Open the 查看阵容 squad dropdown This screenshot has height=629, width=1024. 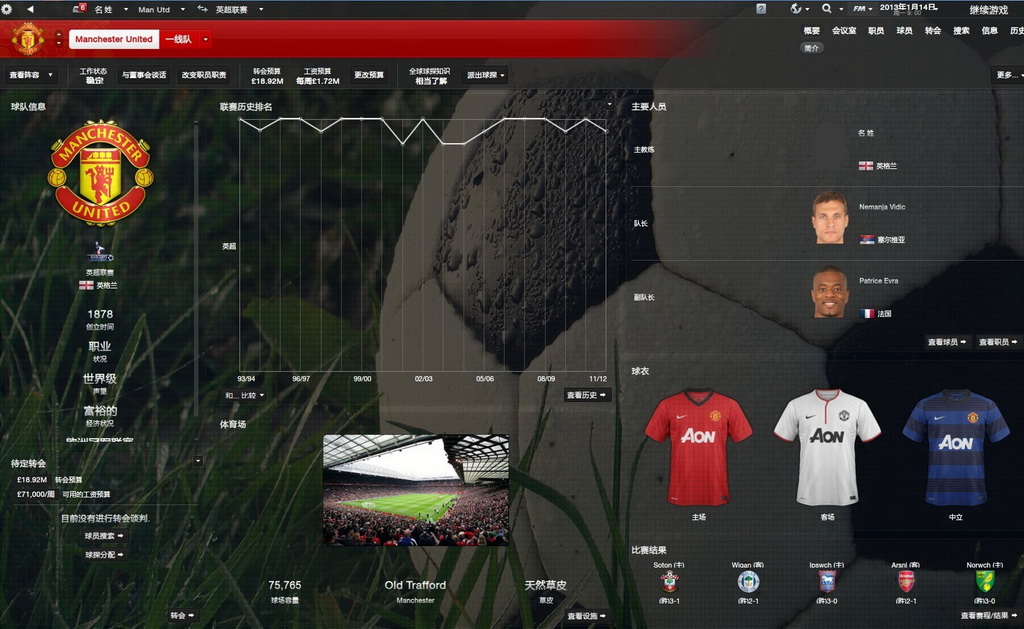pos(30,75)
